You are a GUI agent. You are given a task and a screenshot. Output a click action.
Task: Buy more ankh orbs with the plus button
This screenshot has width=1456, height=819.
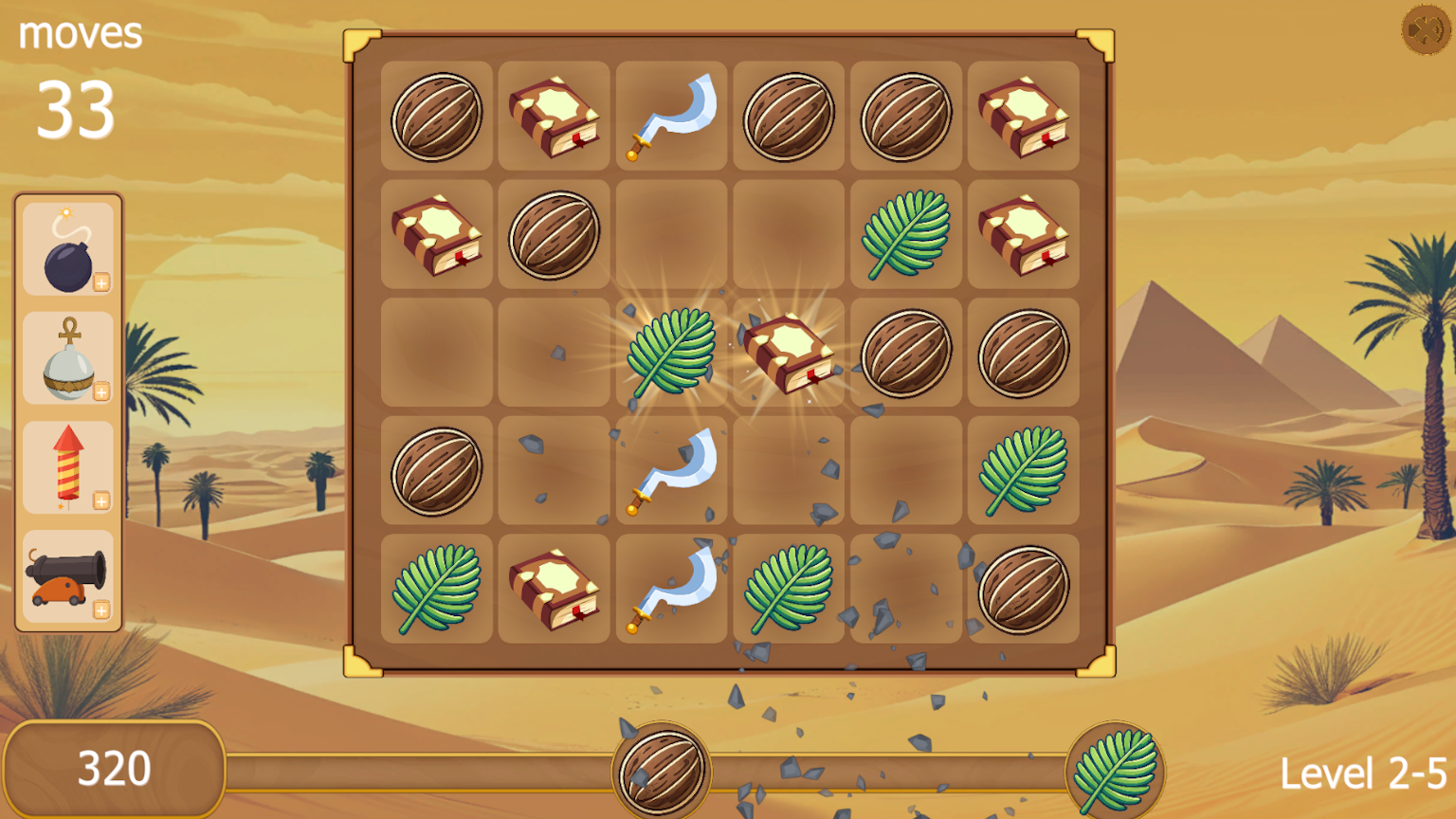click(102, 391)
